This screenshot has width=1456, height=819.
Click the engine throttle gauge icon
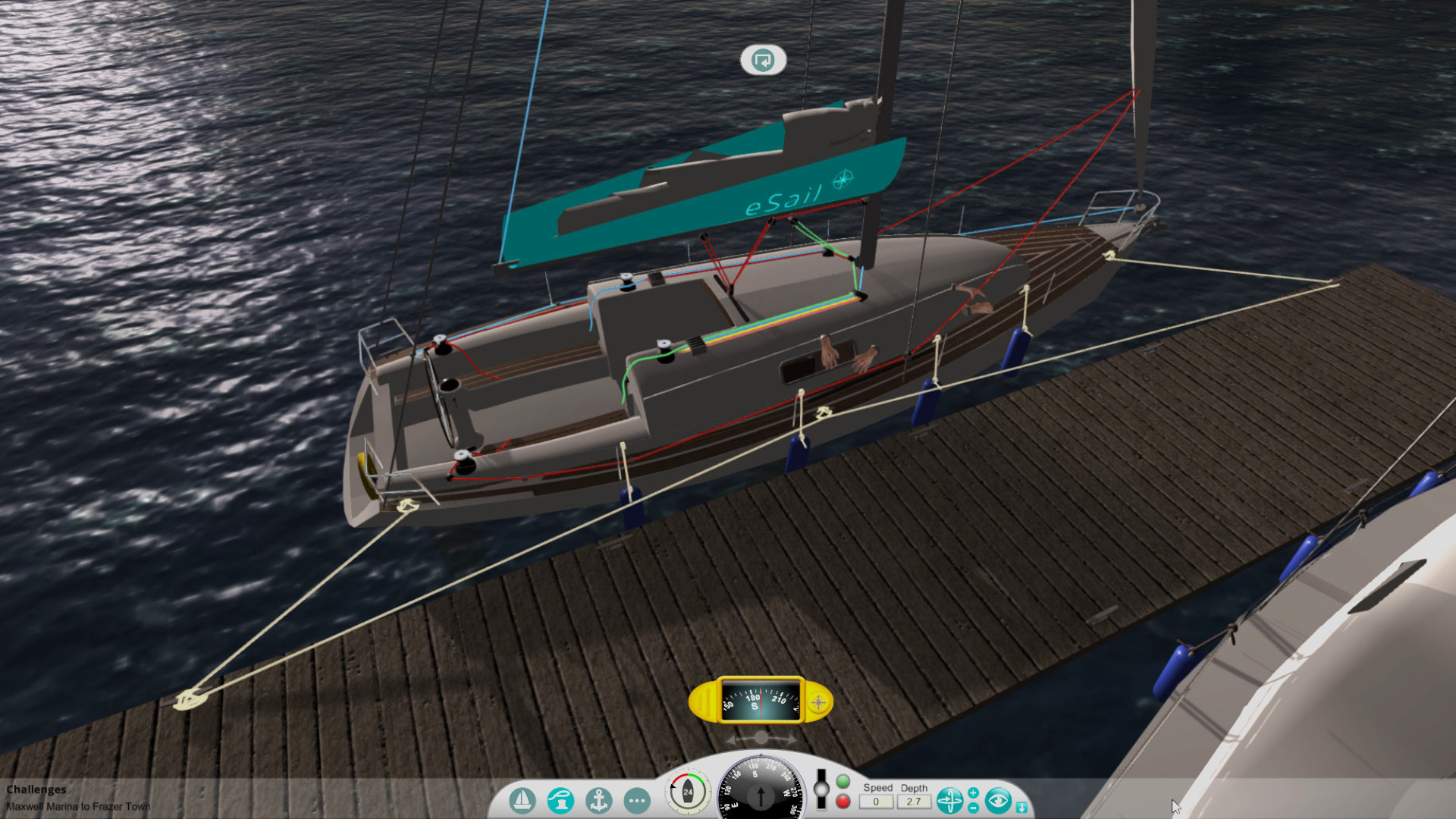click(x=687, y=792)
